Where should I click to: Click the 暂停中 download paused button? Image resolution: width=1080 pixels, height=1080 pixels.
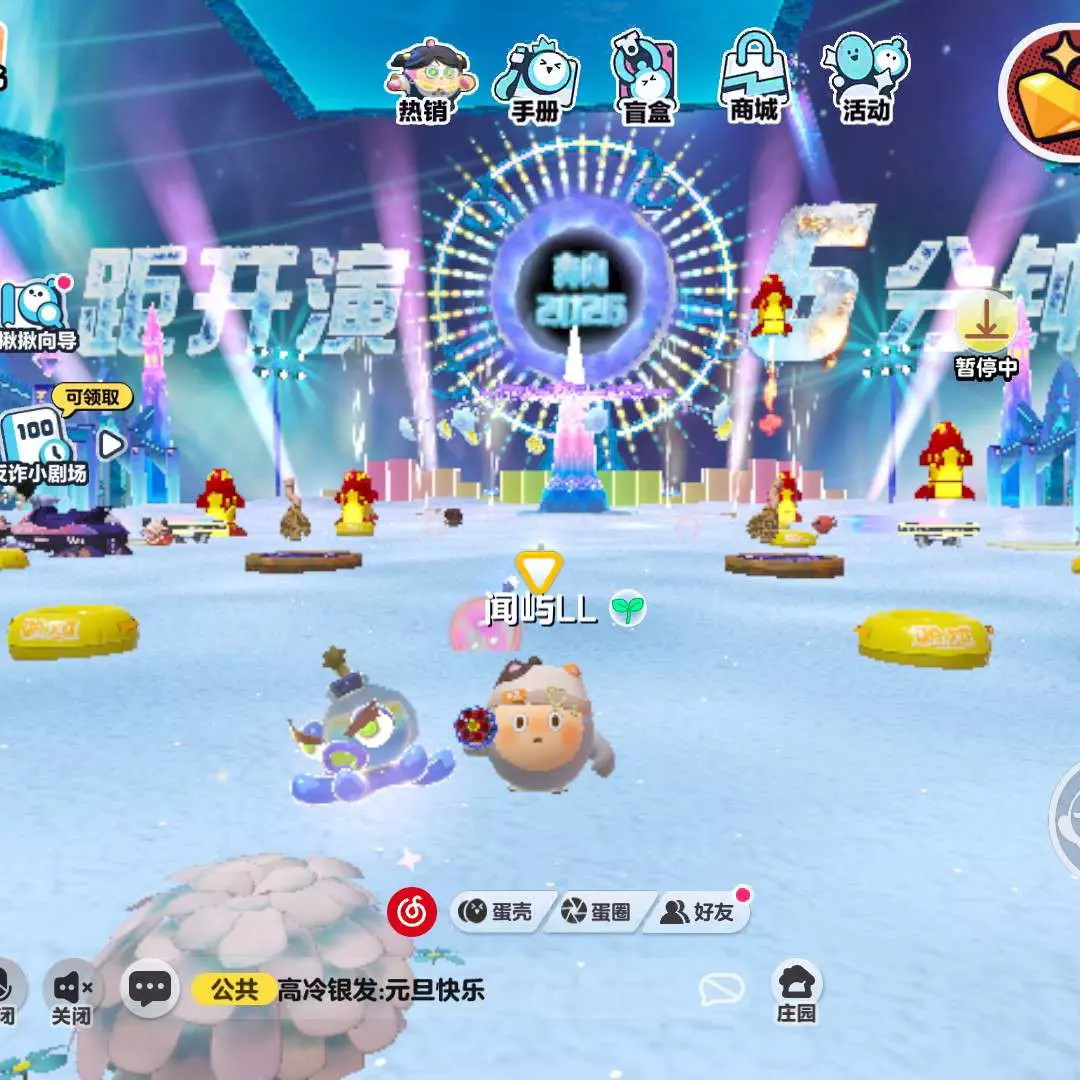(x=986, y=332)
